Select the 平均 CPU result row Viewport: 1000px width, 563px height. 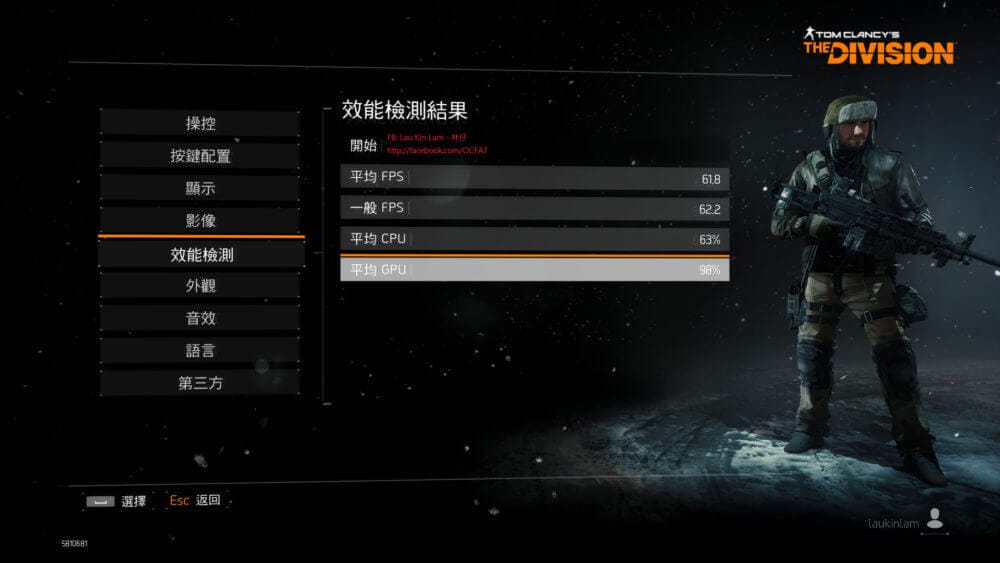coord(534,239)
